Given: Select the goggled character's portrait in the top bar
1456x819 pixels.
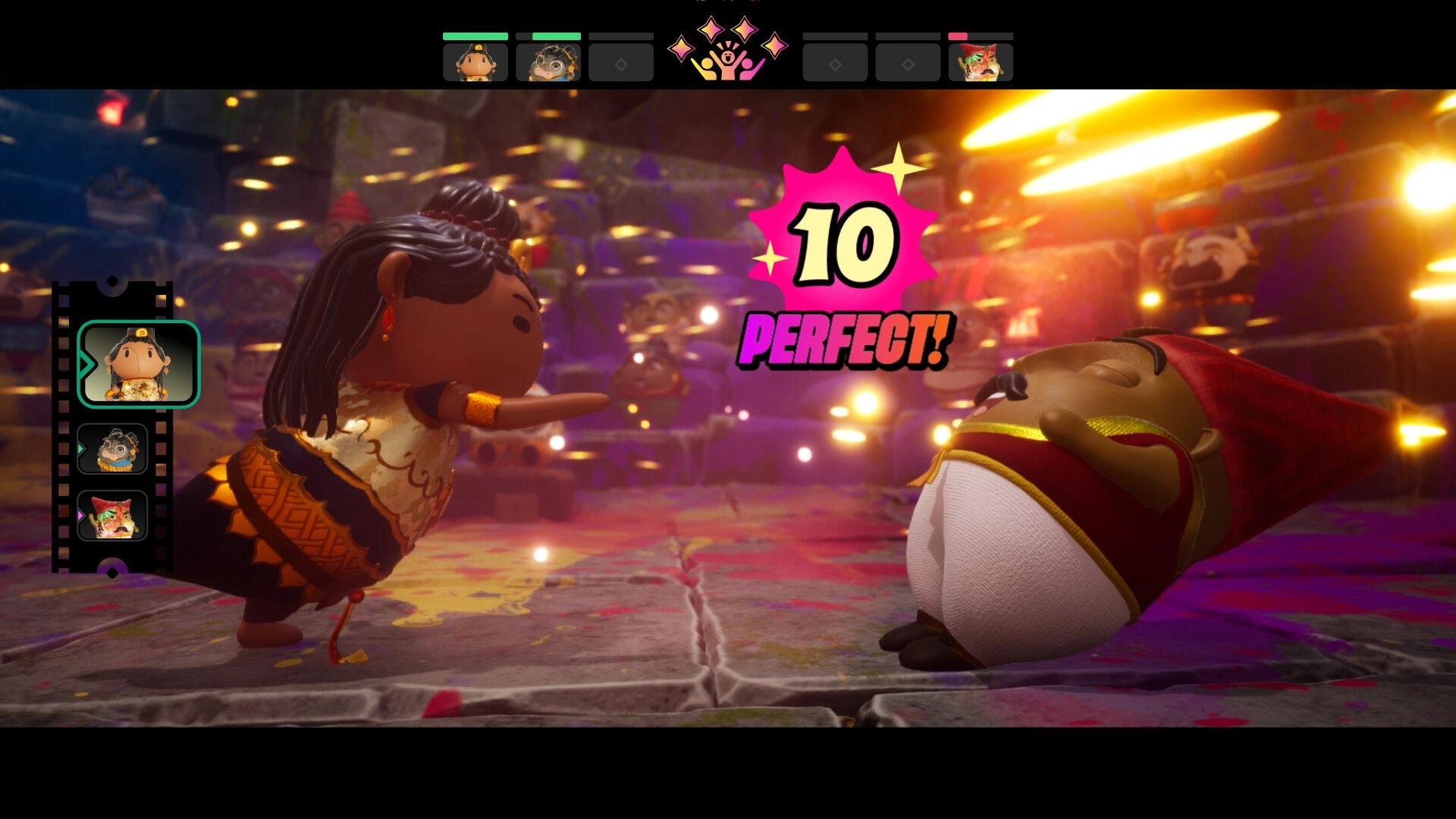Looking at the screenshot, I should (x=548, y=61).
